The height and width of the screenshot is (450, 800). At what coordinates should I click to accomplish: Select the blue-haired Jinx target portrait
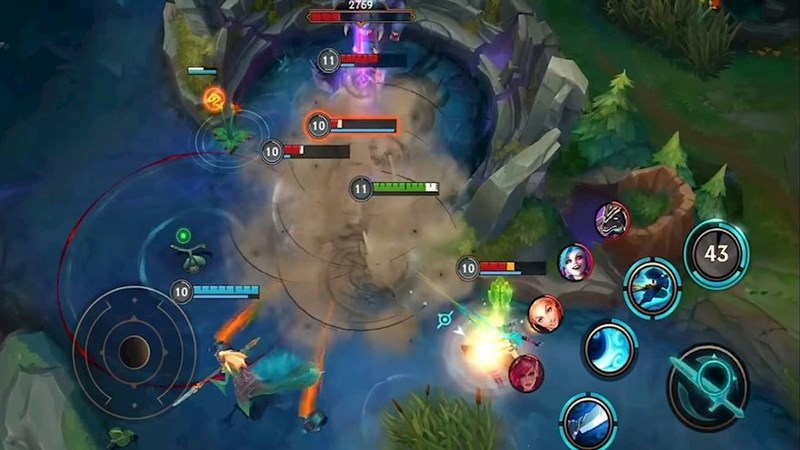coord(575,262)
